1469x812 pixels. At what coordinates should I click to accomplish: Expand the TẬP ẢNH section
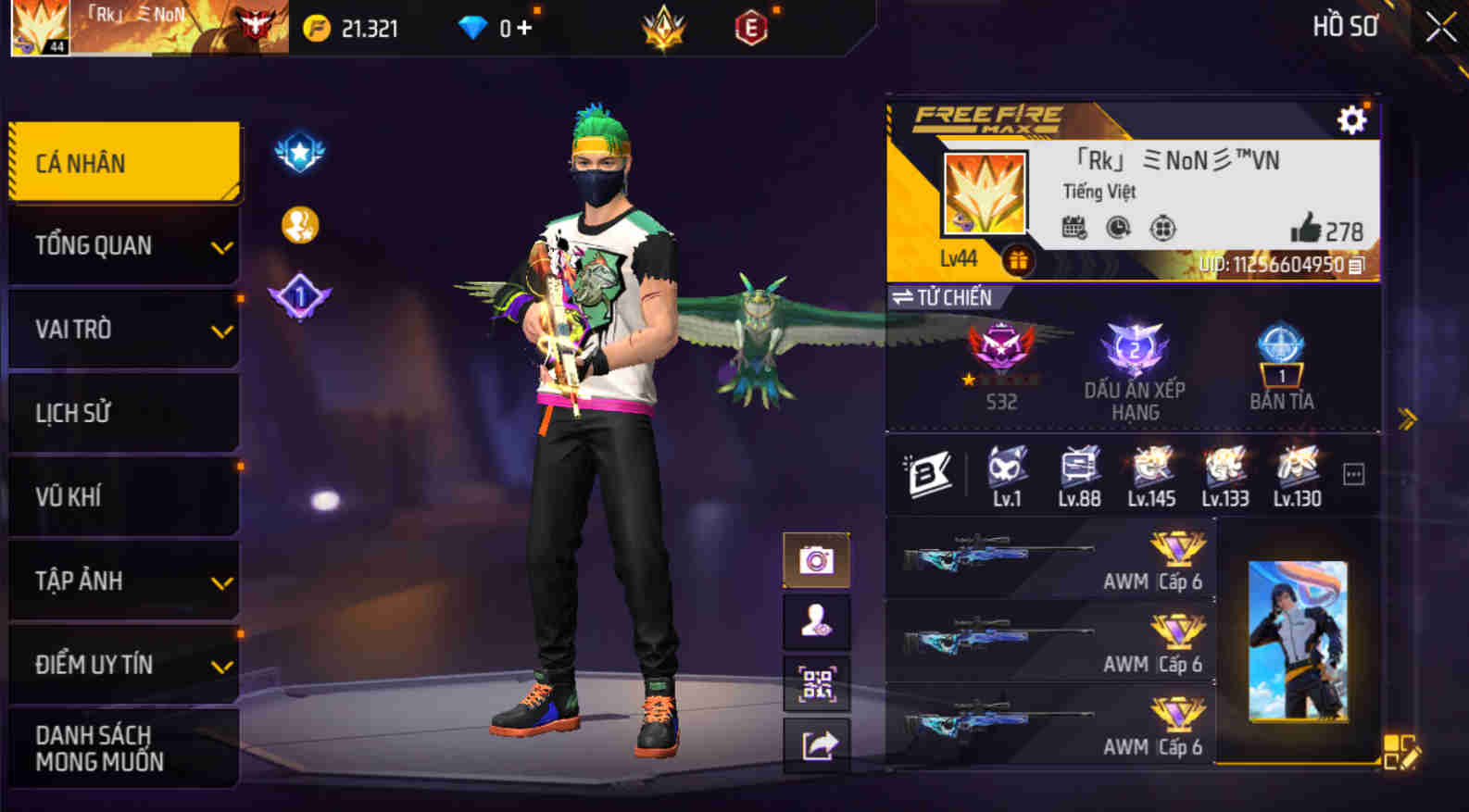122,581
